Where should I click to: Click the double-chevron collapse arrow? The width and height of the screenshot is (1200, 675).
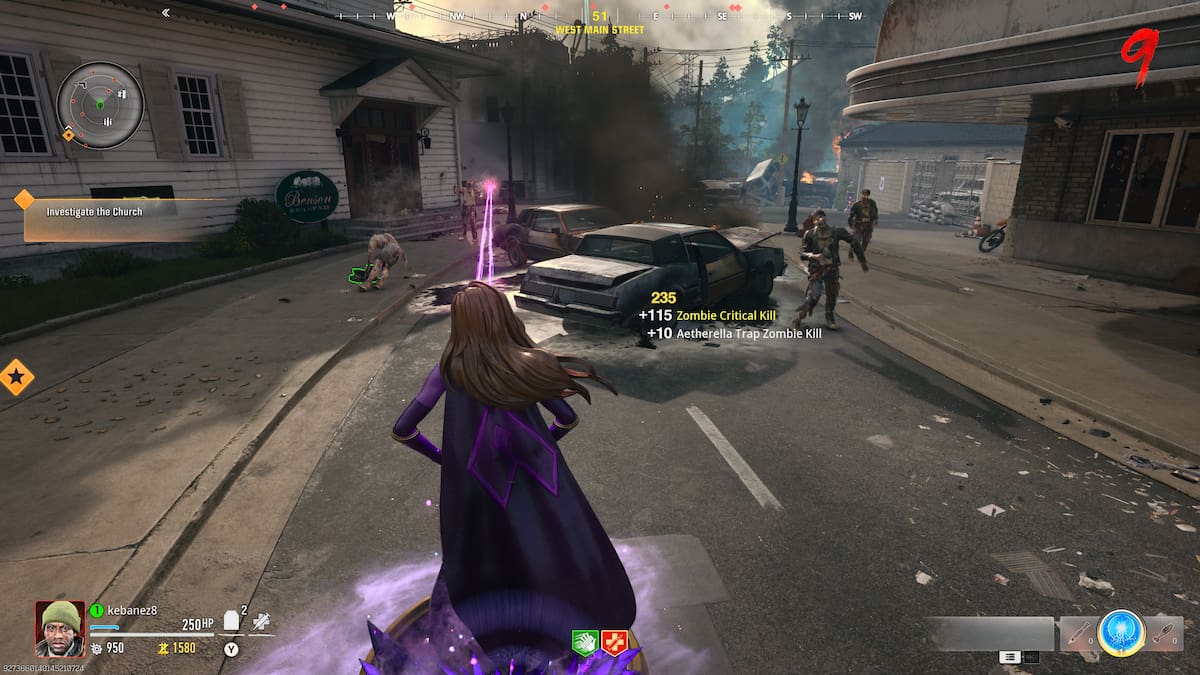tap(165, 13)
